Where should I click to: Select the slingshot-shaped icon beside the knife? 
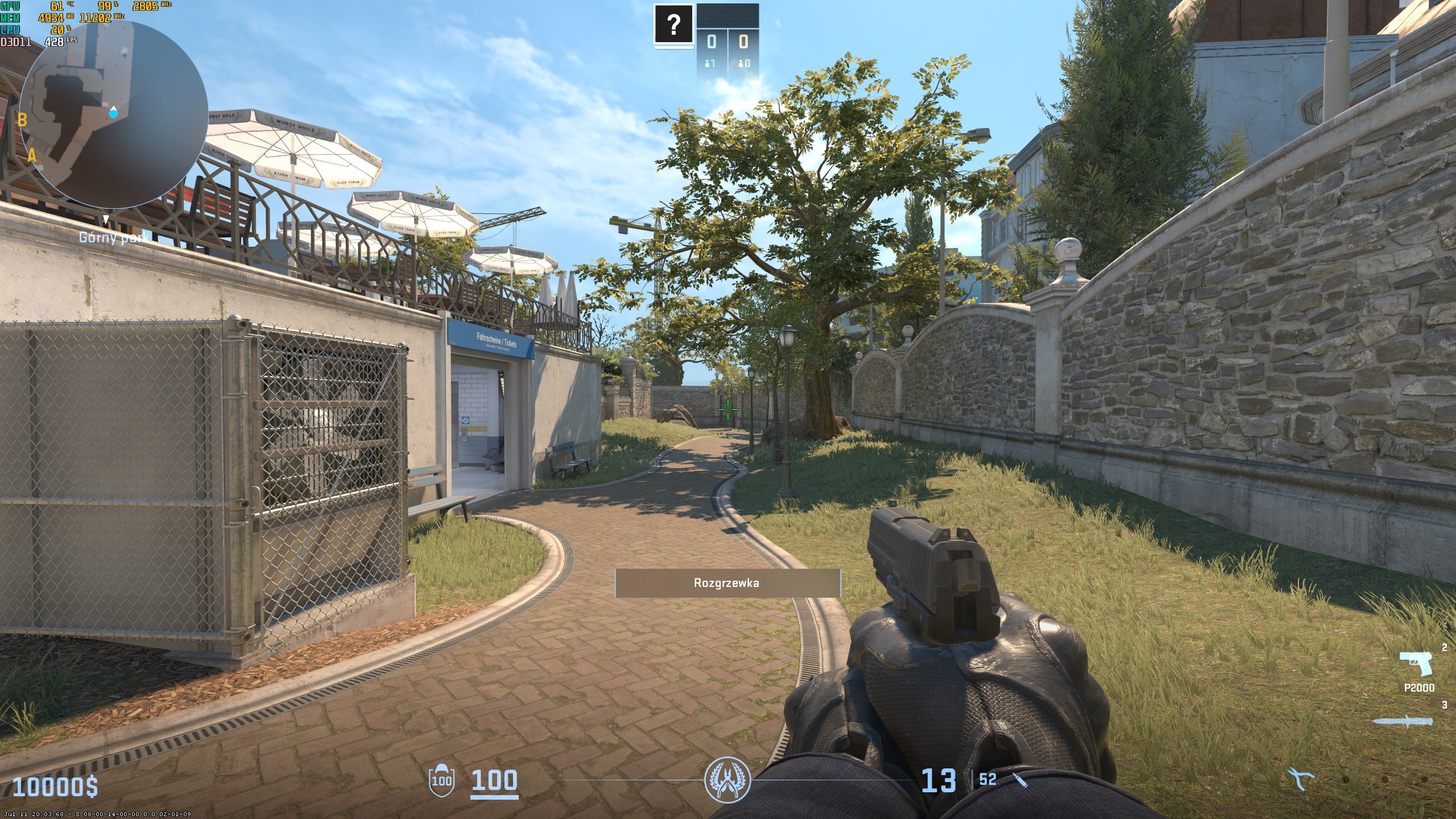[x=1301, y=779]
